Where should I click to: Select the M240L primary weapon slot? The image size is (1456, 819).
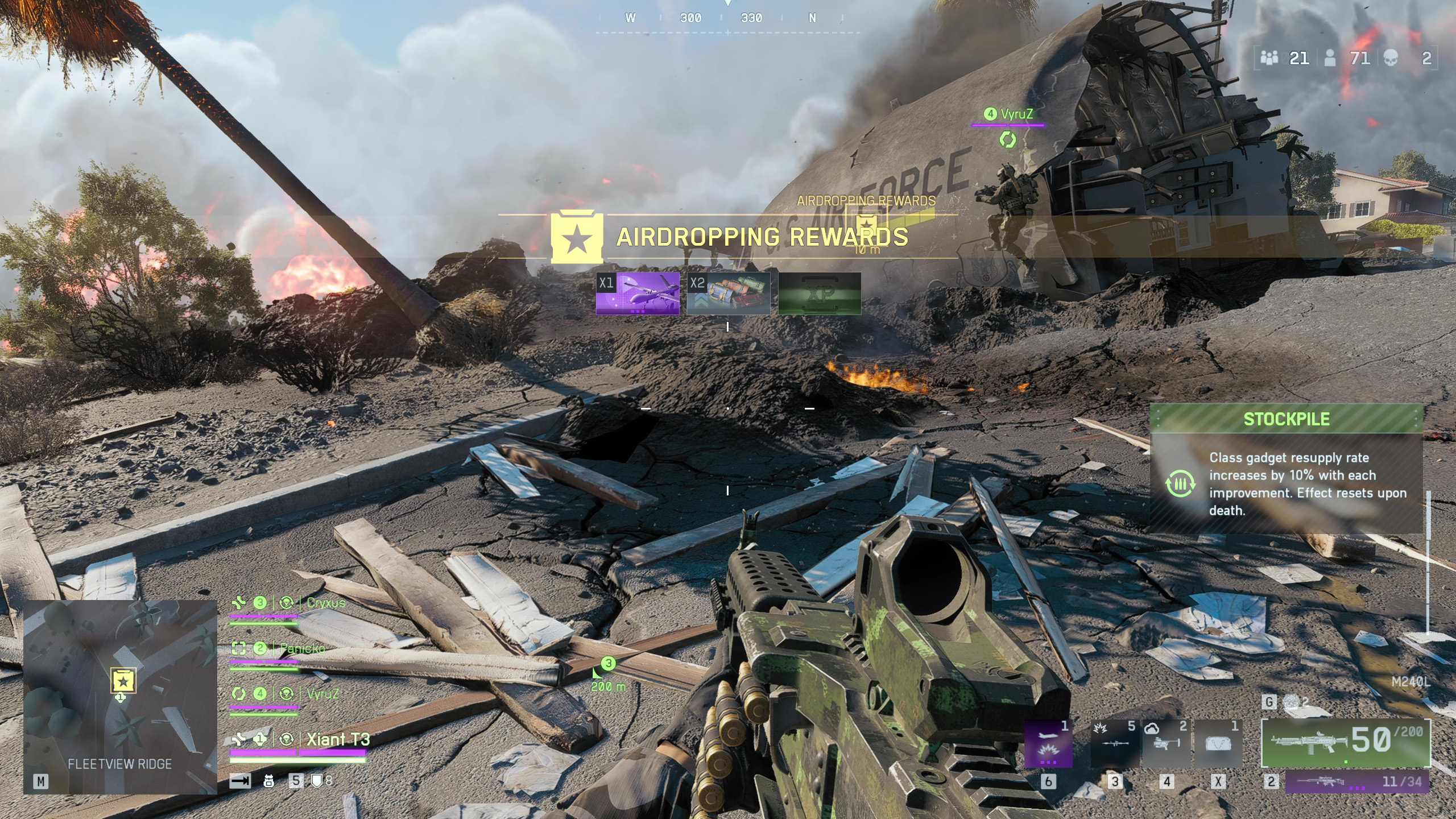pos(1345,742)
